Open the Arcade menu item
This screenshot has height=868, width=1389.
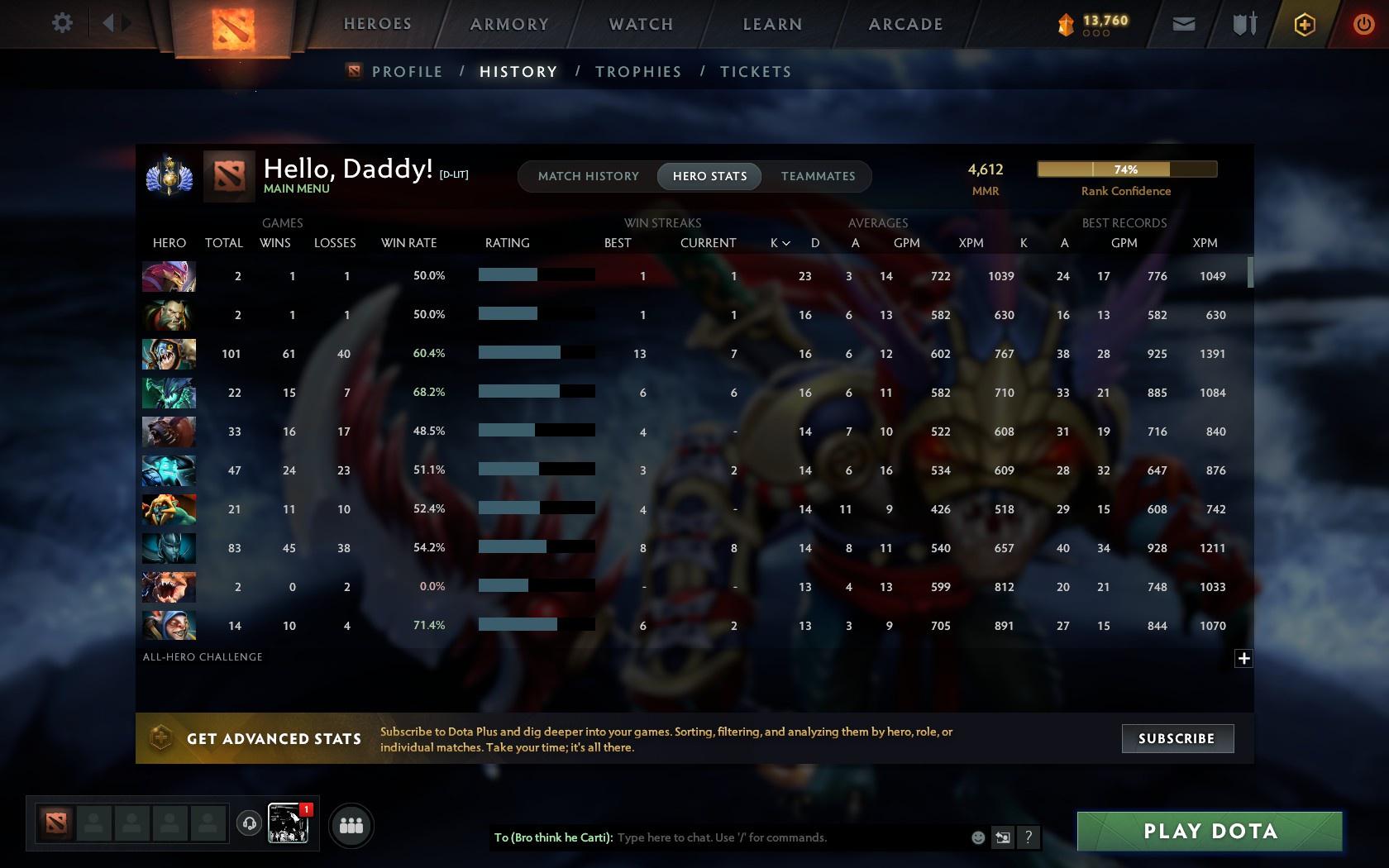[x=905, y=24]
